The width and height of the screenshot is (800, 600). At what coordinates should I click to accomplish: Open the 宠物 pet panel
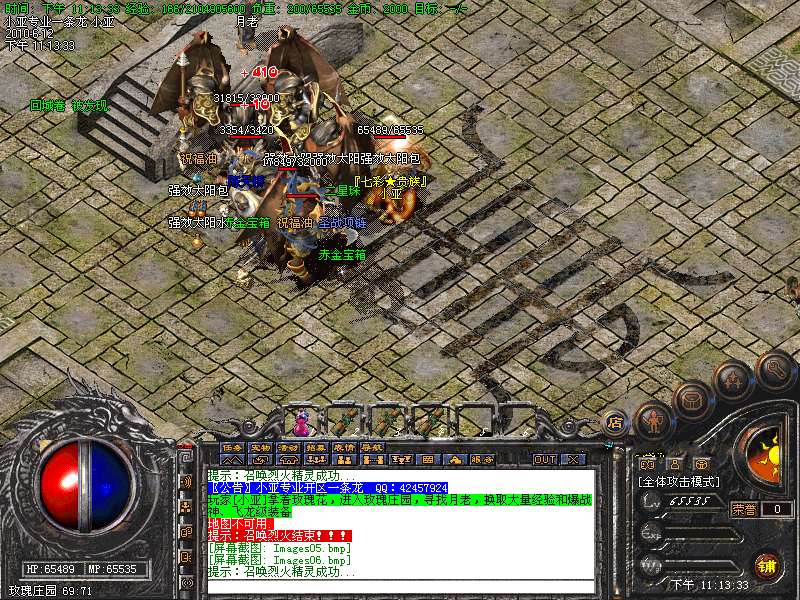(260, 447)
